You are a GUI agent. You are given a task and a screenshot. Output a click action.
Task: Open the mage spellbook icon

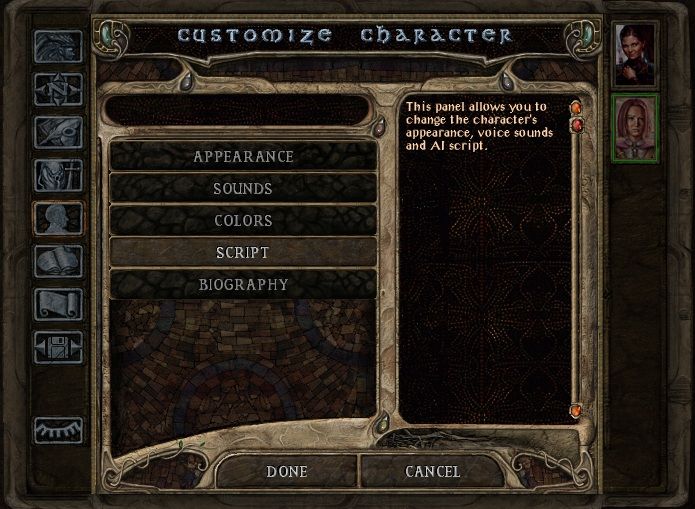[58, 261]
